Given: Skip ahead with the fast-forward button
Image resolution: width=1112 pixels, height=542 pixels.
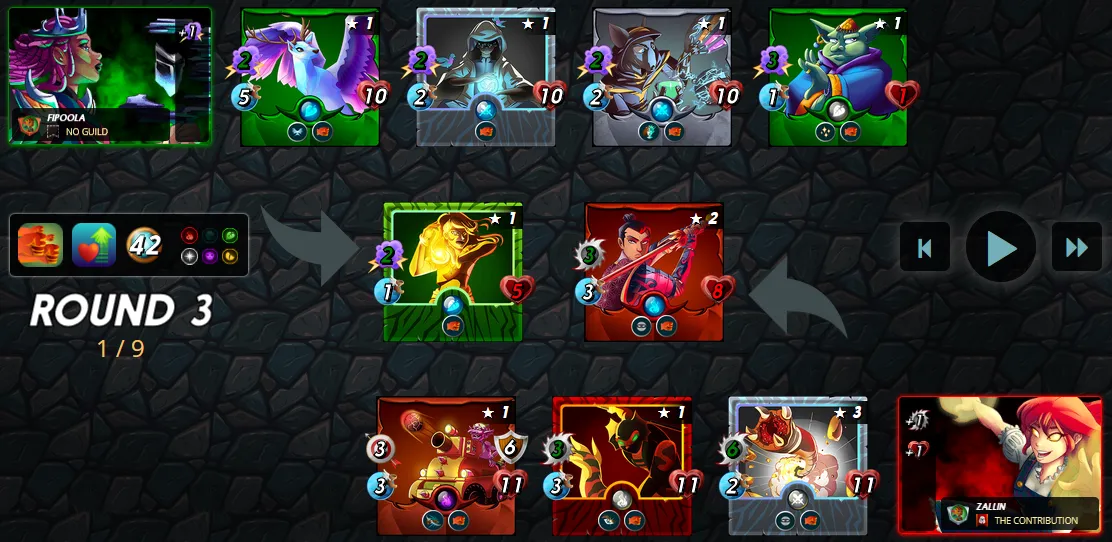Looking at the screenshot, I should pos(1076,247).
